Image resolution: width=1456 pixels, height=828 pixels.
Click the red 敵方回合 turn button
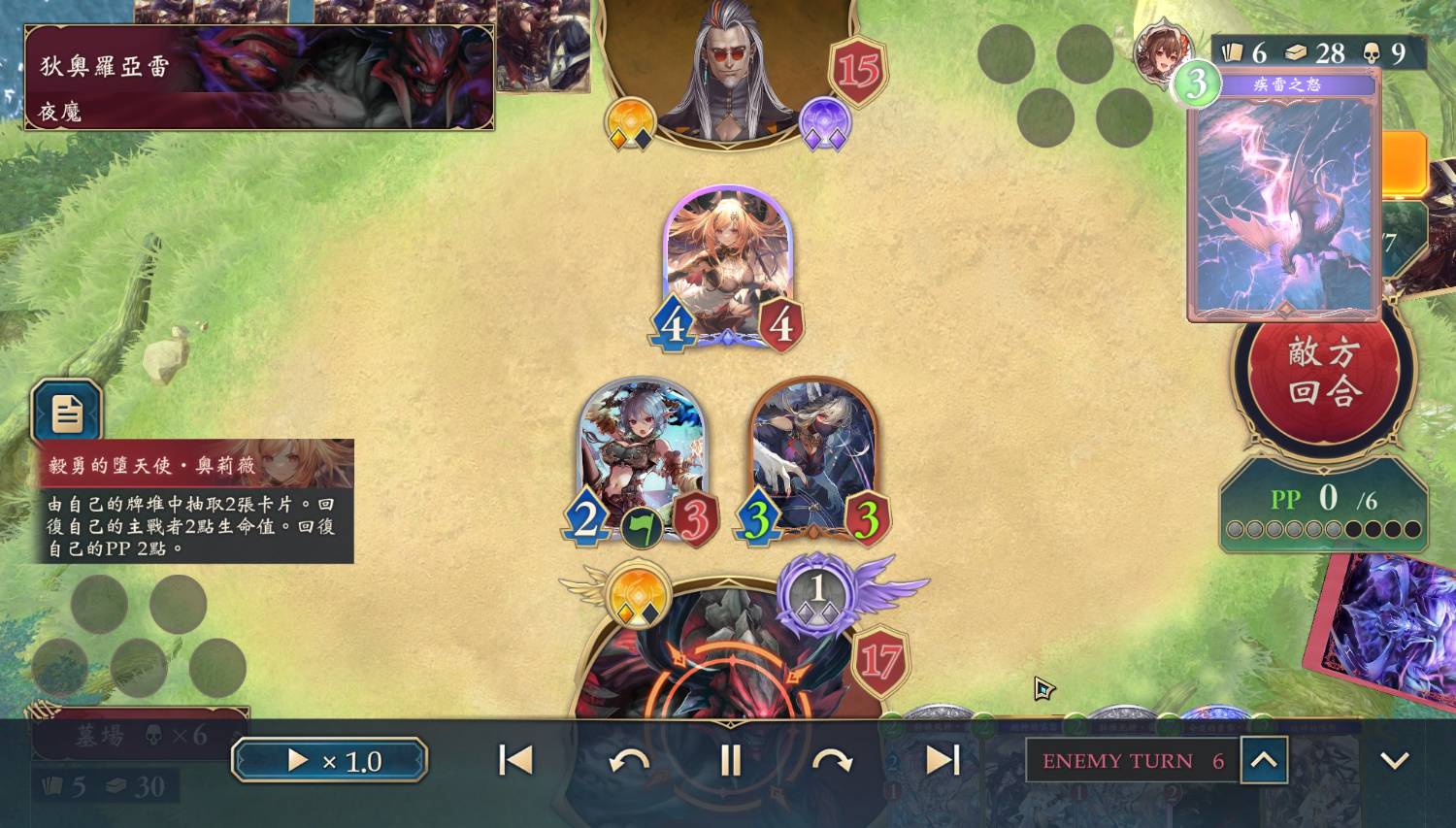click(1324, 372)
